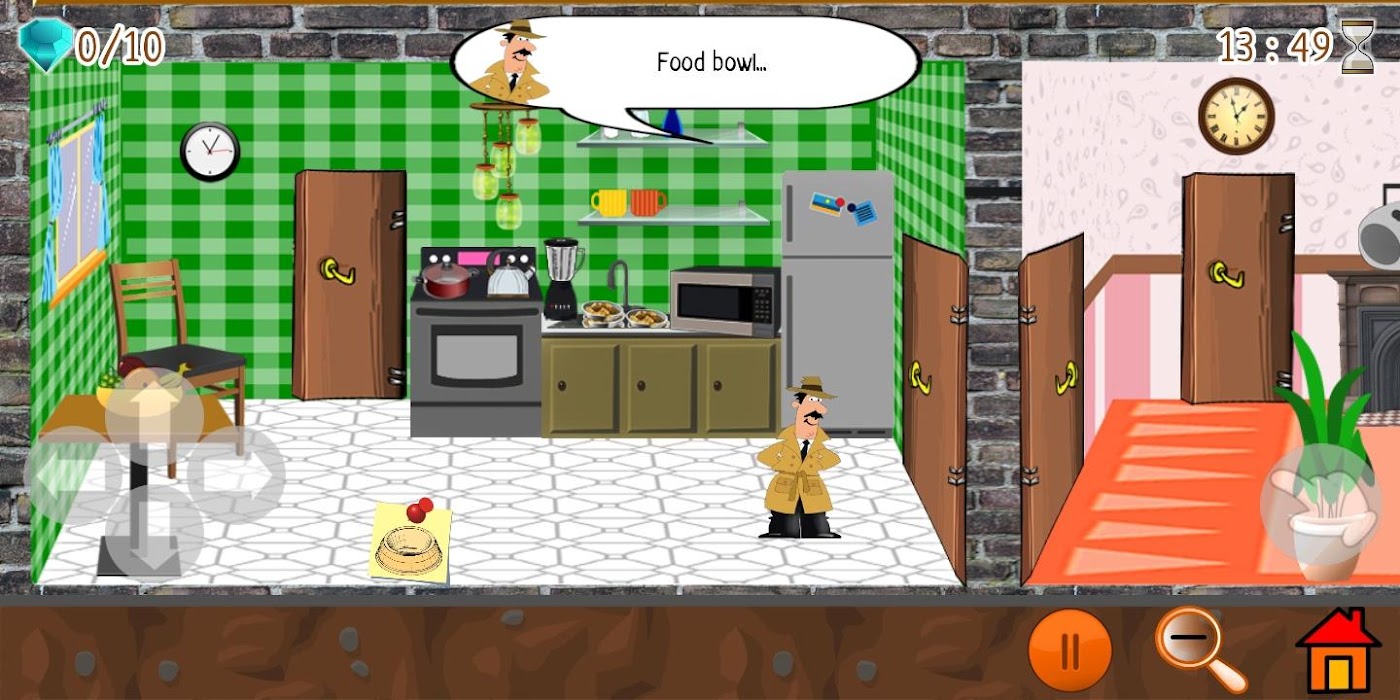Pause the game with the orange button
Viewport: 1400px width, 700px height.
pyautogui.click(x=1070, y=650)
